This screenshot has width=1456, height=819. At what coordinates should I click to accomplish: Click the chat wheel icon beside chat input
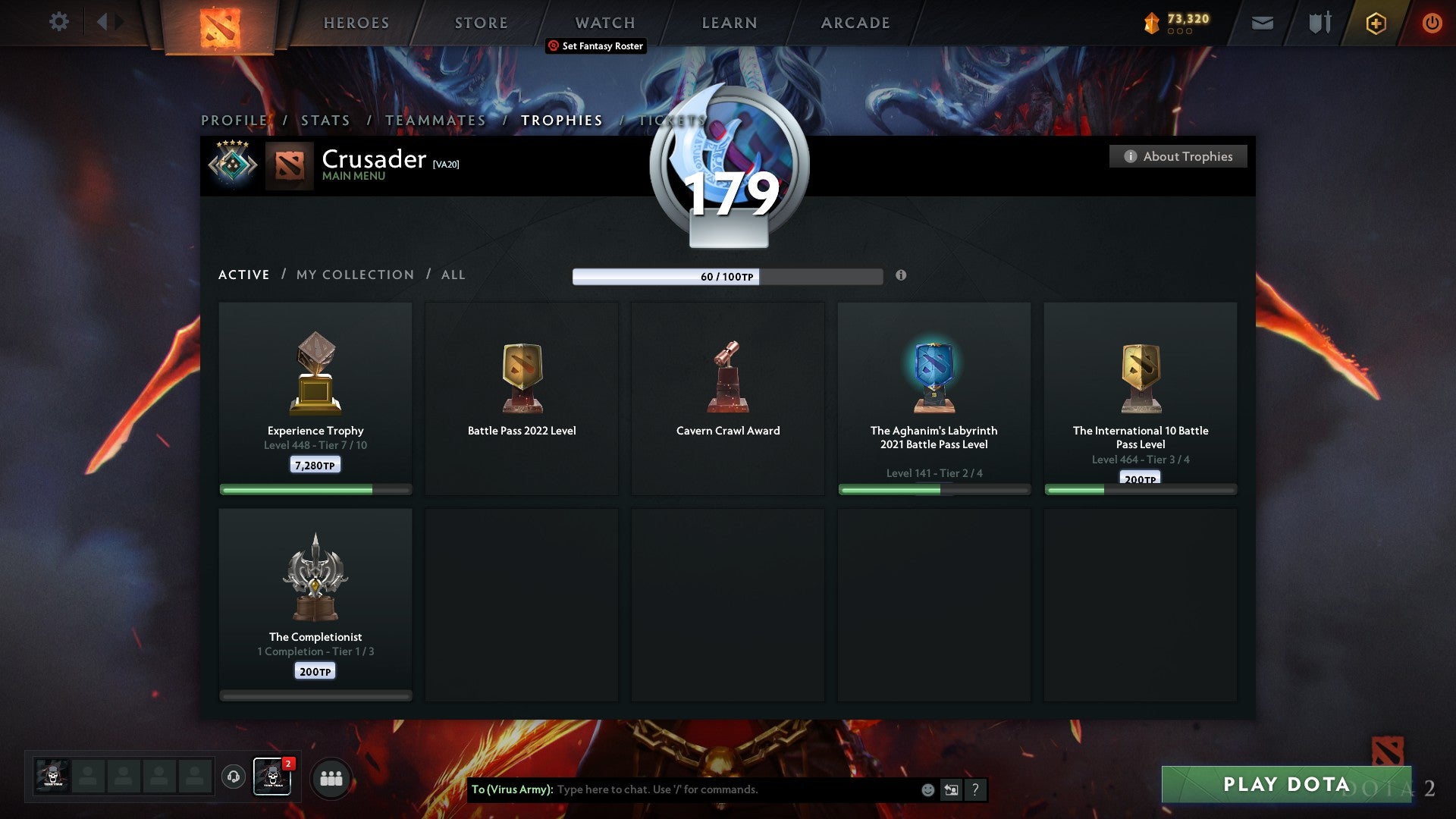coord(951,789)
